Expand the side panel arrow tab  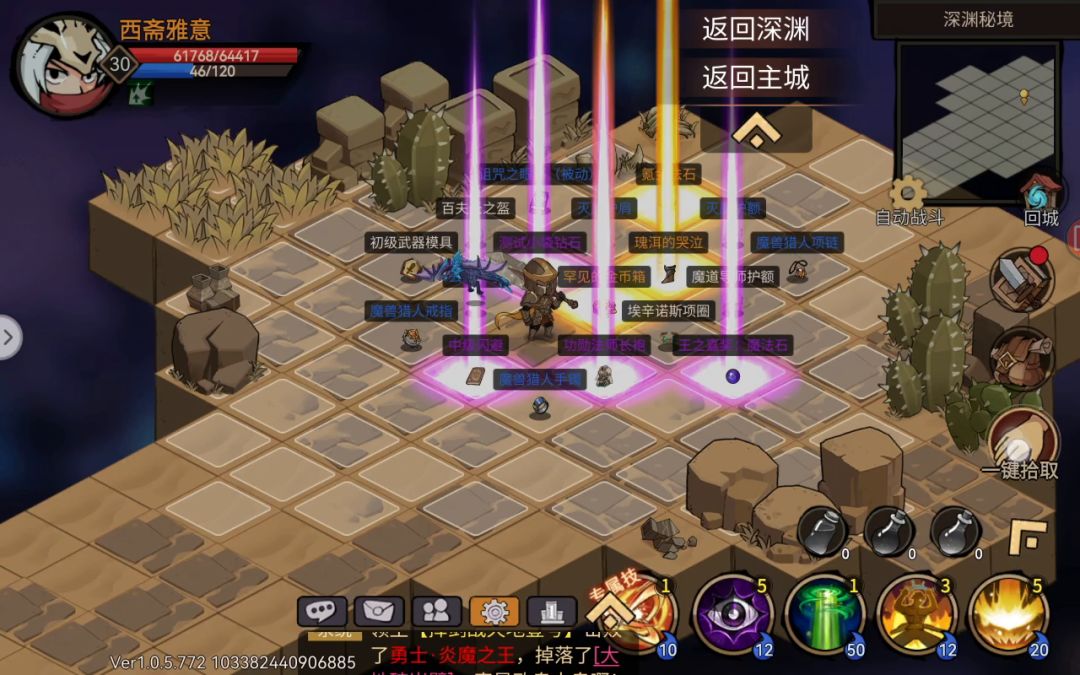pyautogui.click(x=9, y=337)
